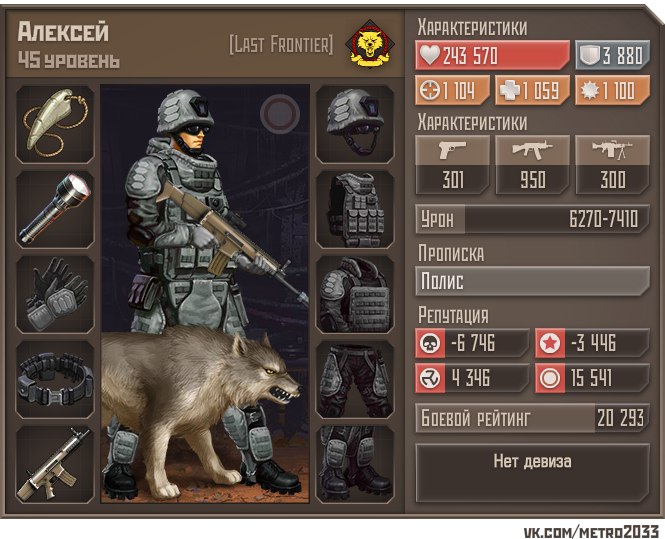665x539 pixels.
Task: Select the body armor vest slot
Action: coord(355,209)
